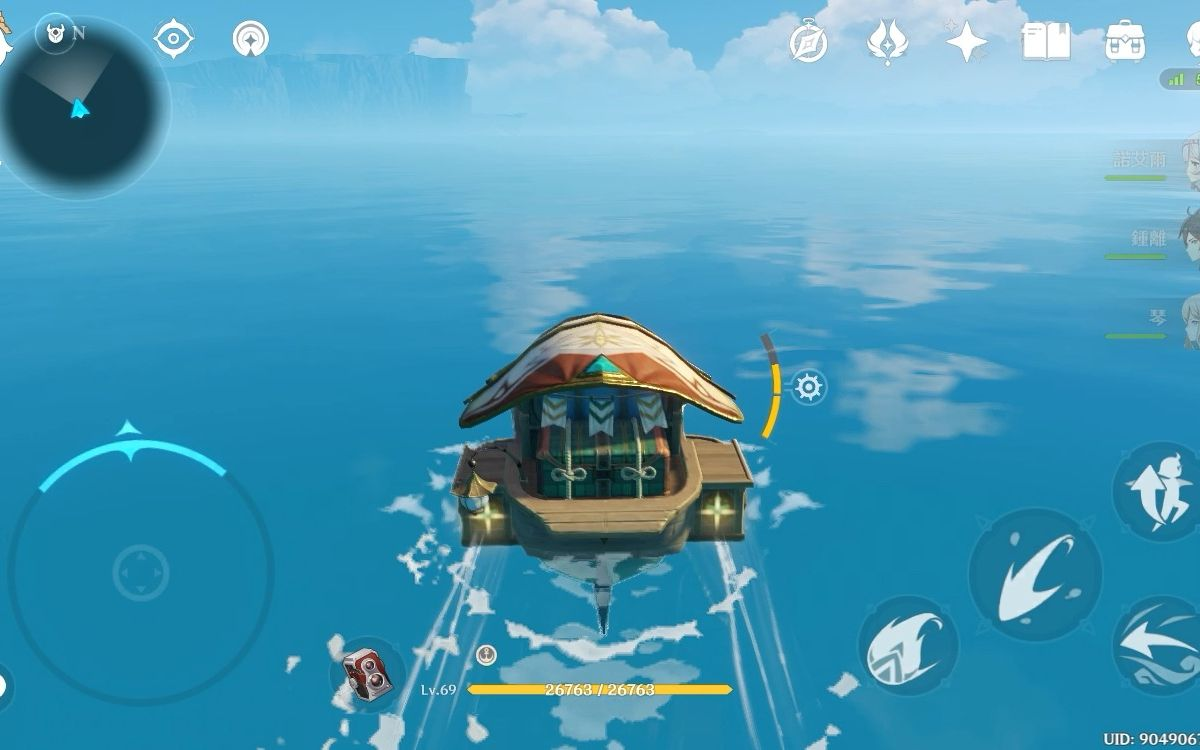Viewport: 1200px width, 750px height.
Task: Open the backpack inventory
Action: [1125, 42]
